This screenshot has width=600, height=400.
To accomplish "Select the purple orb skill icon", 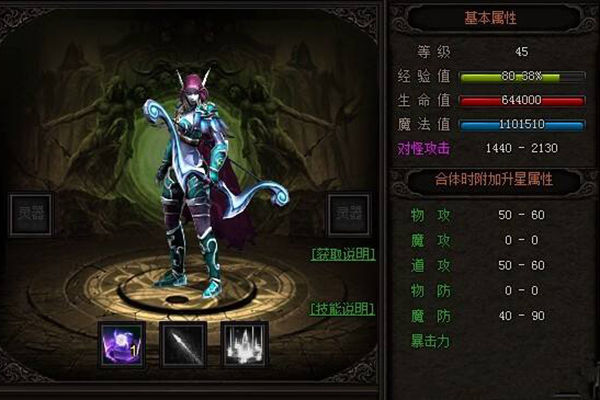I will tap(122, 345).
